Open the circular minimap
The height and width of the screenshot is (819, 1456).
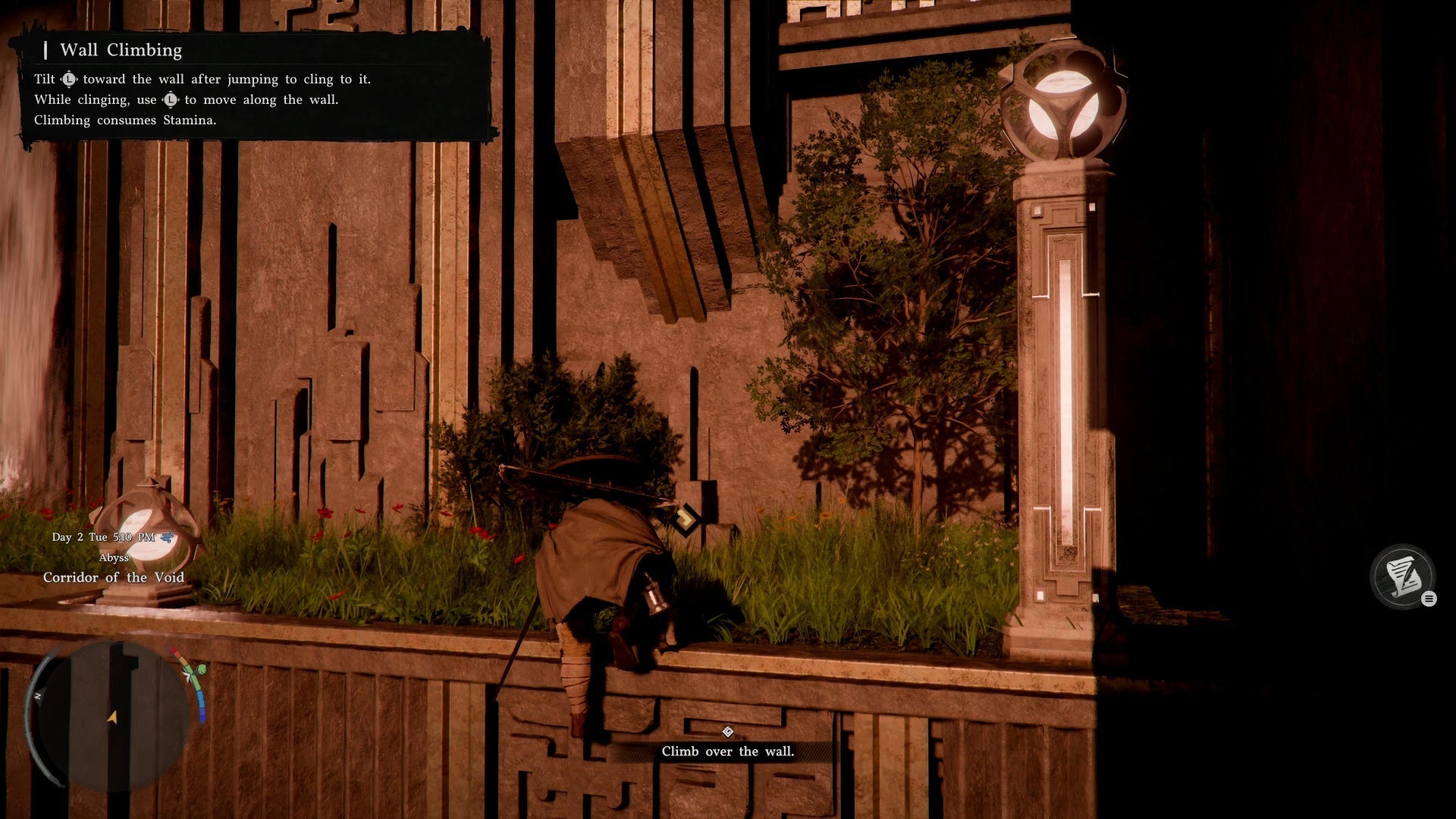[114, 715]
